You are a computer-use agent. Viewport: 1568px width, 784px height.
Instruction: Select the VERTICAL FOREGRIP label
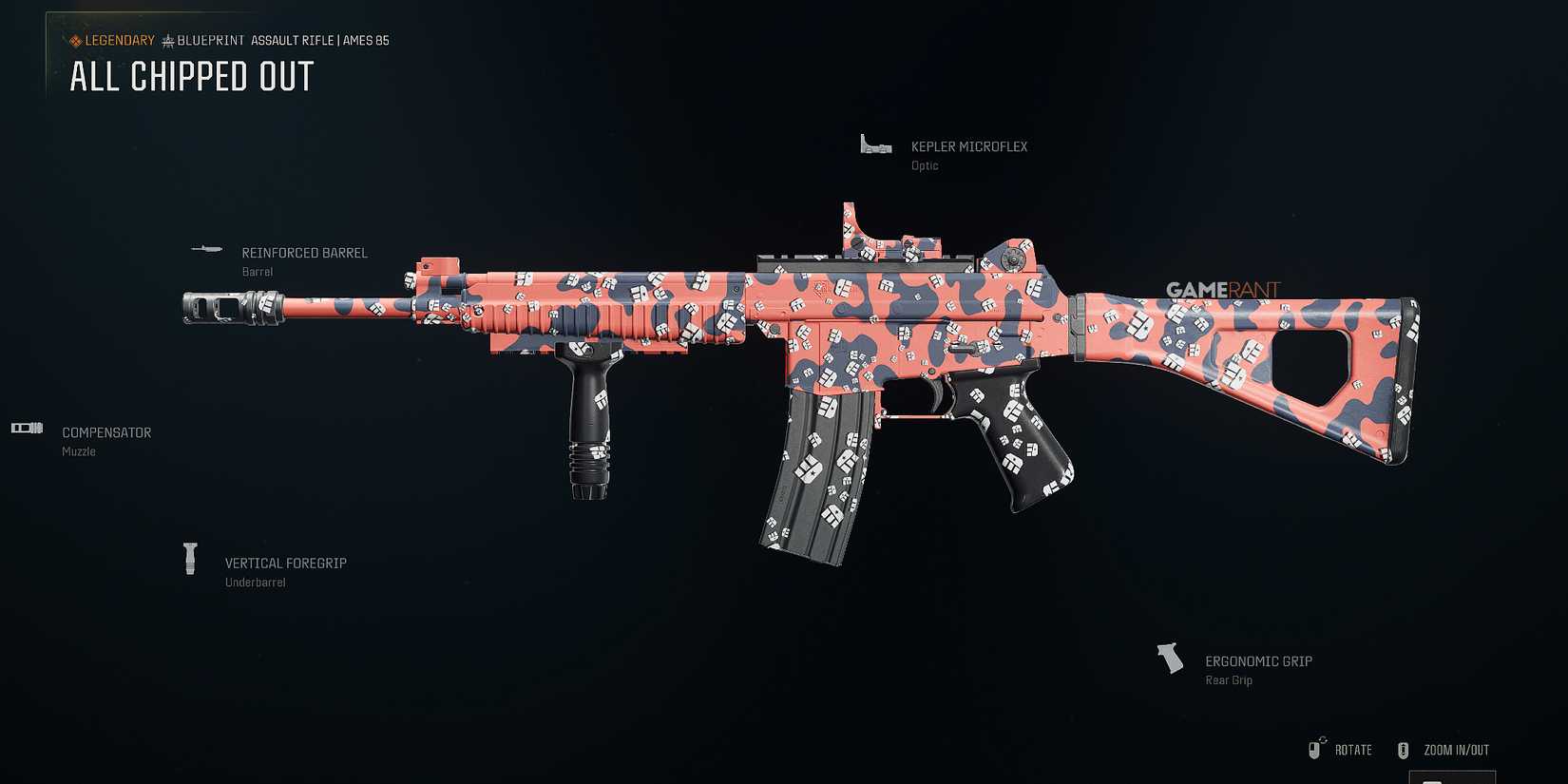(285, 563)
